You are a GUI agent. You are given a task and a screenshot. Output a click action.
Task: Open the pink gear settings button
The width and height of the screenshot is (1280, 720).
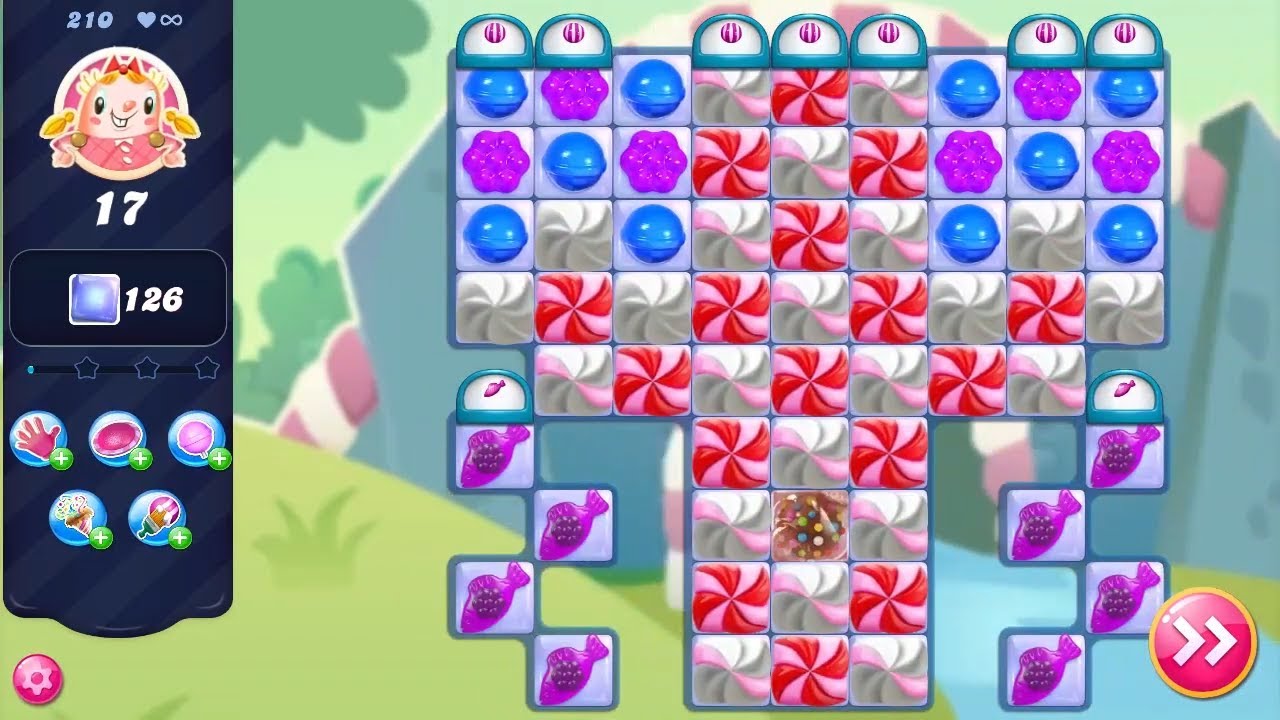pyautogui.click(x=38, y=680)
